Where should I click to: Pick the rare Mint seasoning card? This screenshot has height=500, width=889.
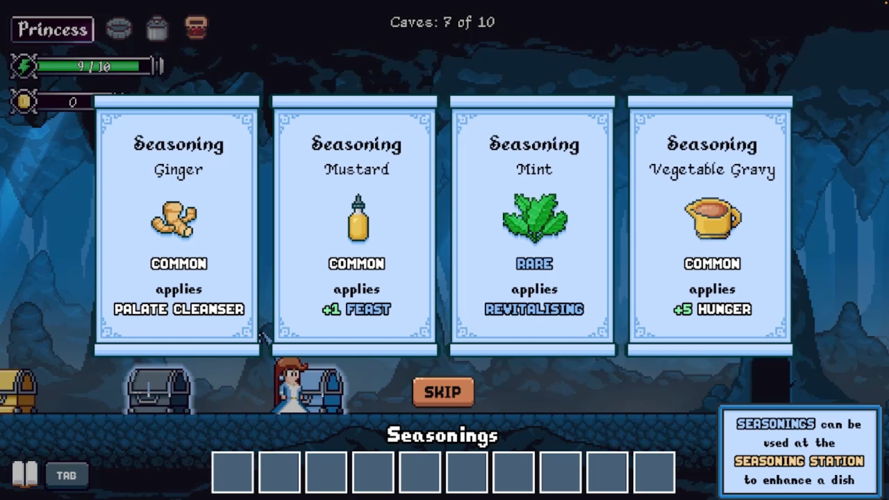(x=534, y=226)
